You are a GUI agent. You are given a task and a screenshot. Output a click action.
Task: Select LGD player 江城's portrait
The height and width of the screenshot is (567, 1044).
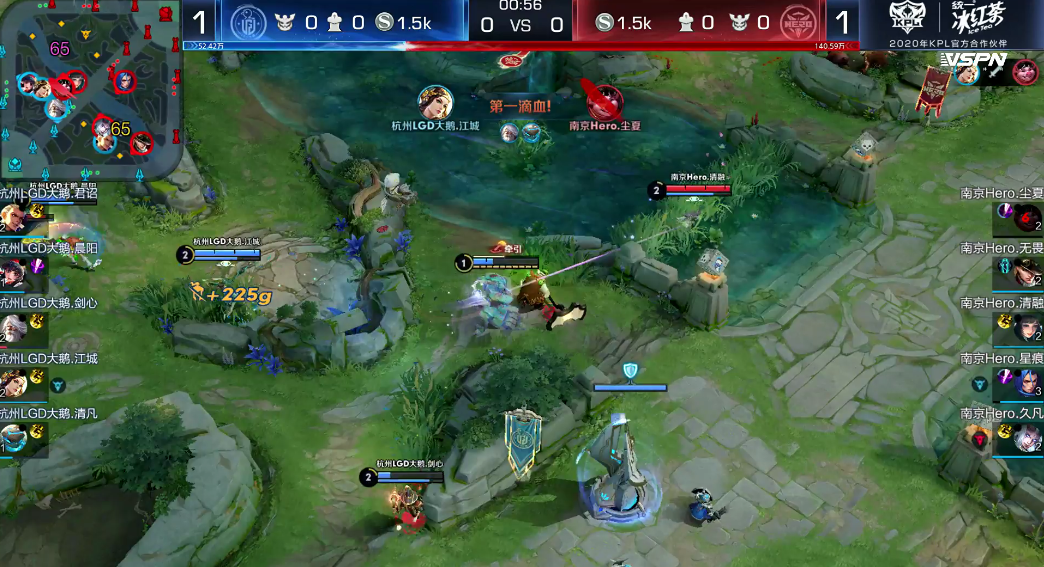point(14,382)
